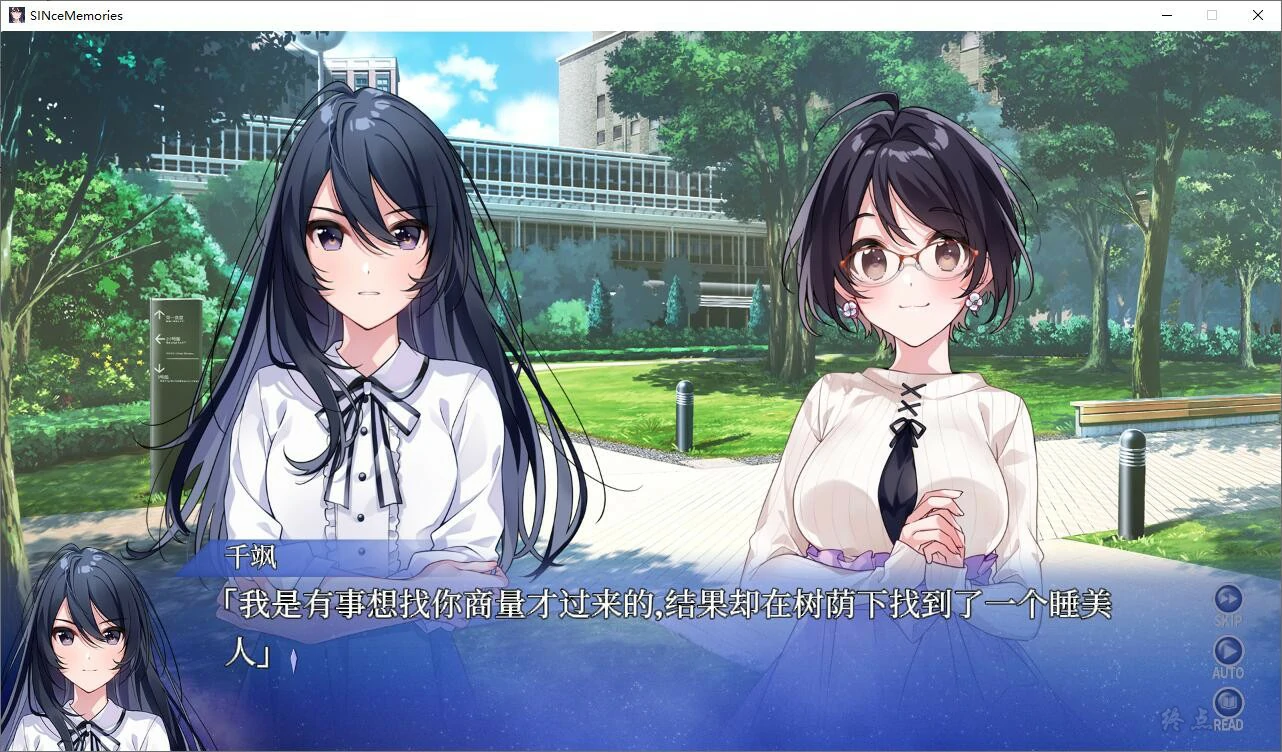The image size is (1282, 752).
Task: Click the character name plate 千飒
Action: pos(253,557)
